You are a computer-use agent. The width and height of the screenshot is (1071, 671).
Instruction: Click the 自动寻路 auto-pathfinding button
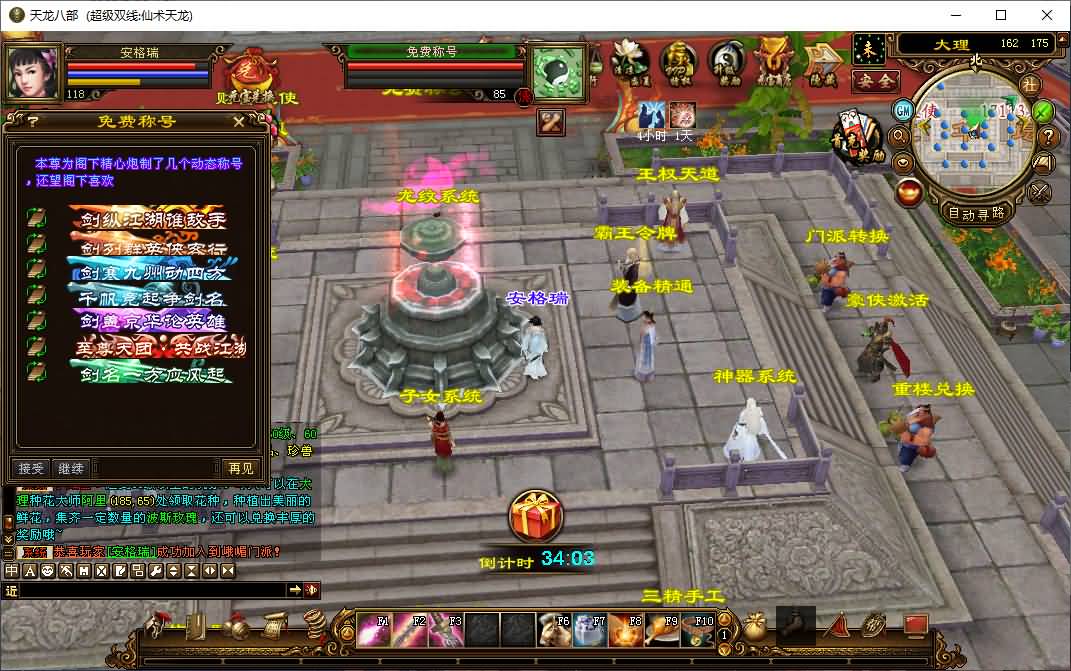976,213
